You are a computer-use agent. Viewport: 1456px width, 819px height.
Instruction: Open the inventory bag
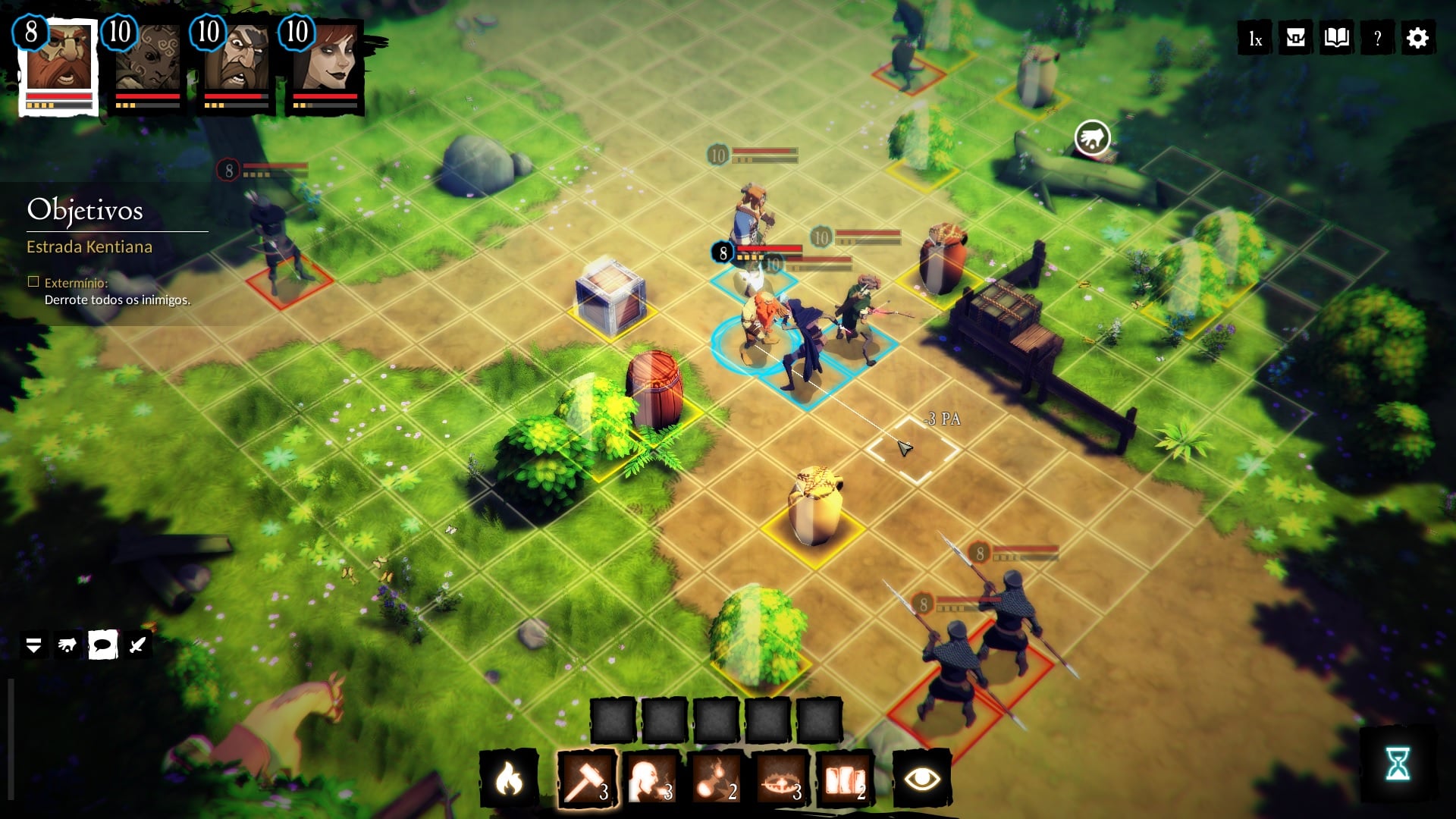pos(1295,38)
